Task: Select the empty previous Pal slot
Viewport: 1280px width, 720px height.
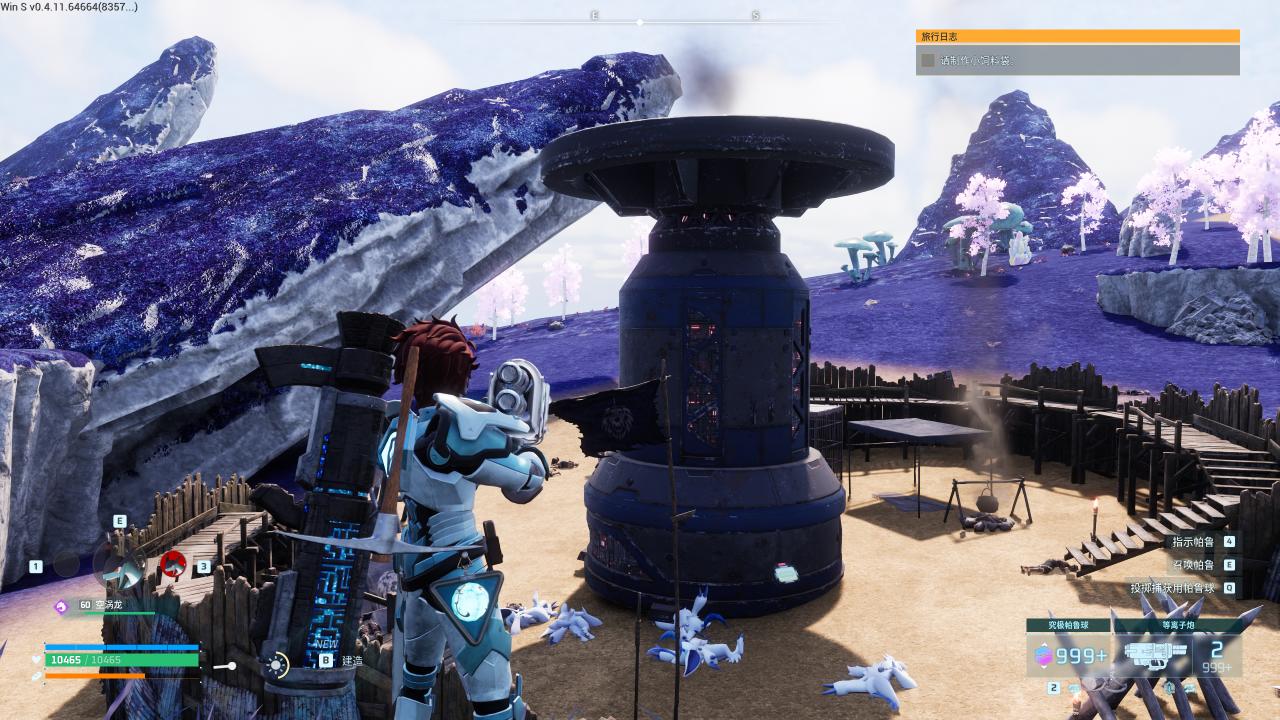Action: (66, 565)
